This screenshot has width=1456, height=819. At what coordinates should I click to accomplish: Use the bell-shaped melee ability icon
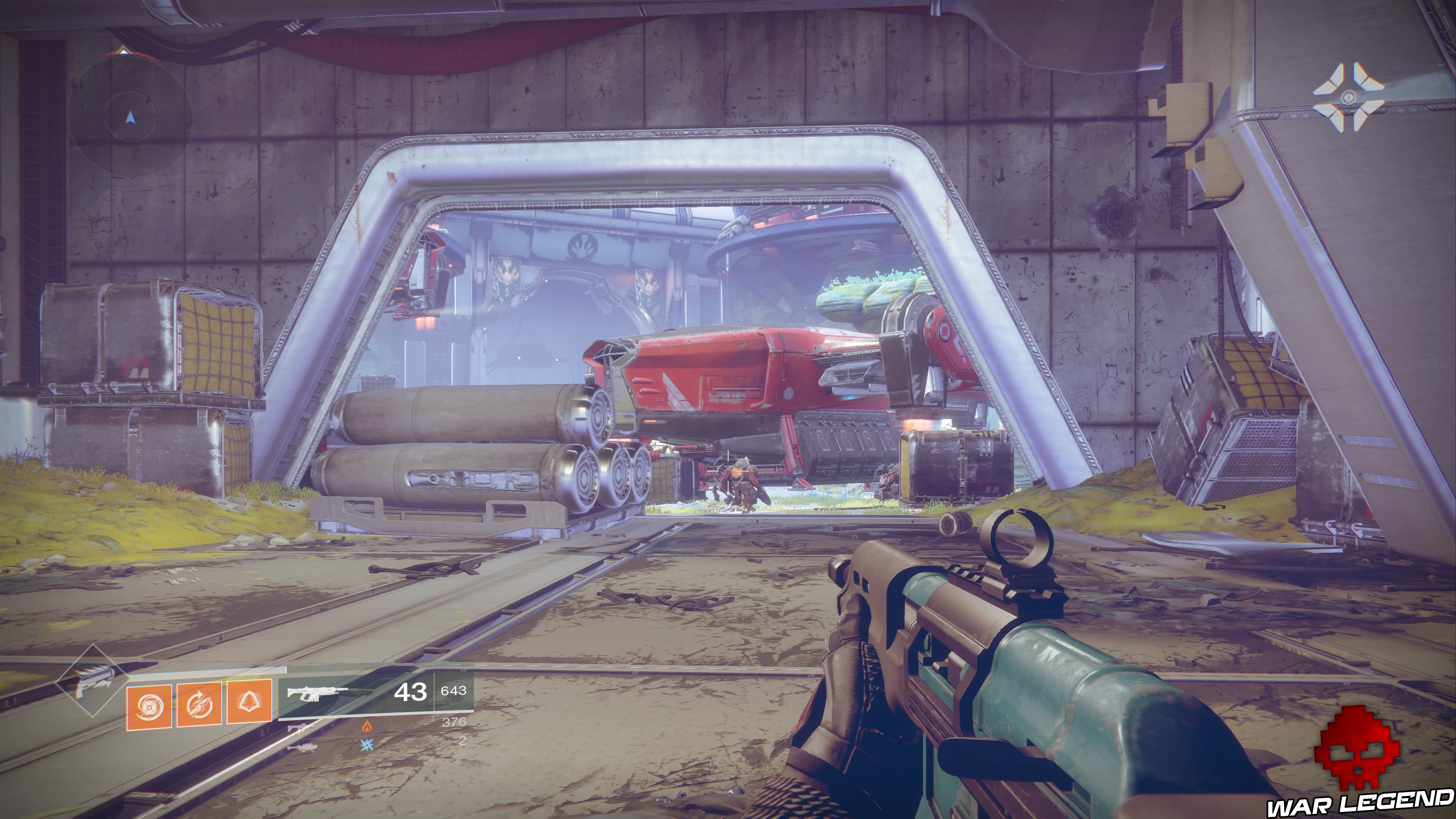(x=249, y=702)
